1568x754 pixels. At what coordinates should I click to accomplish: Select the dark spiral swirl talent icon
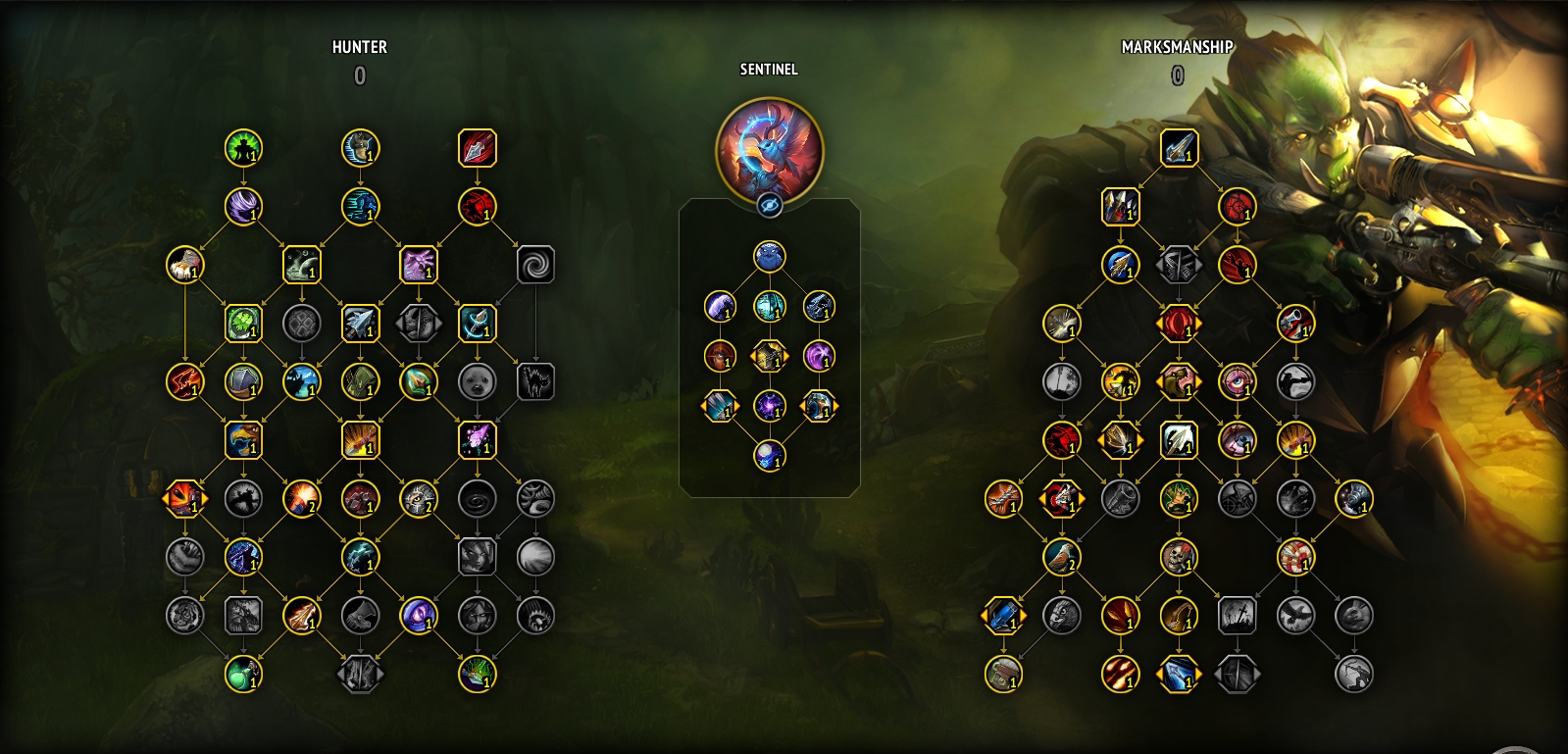pos(535,263)
